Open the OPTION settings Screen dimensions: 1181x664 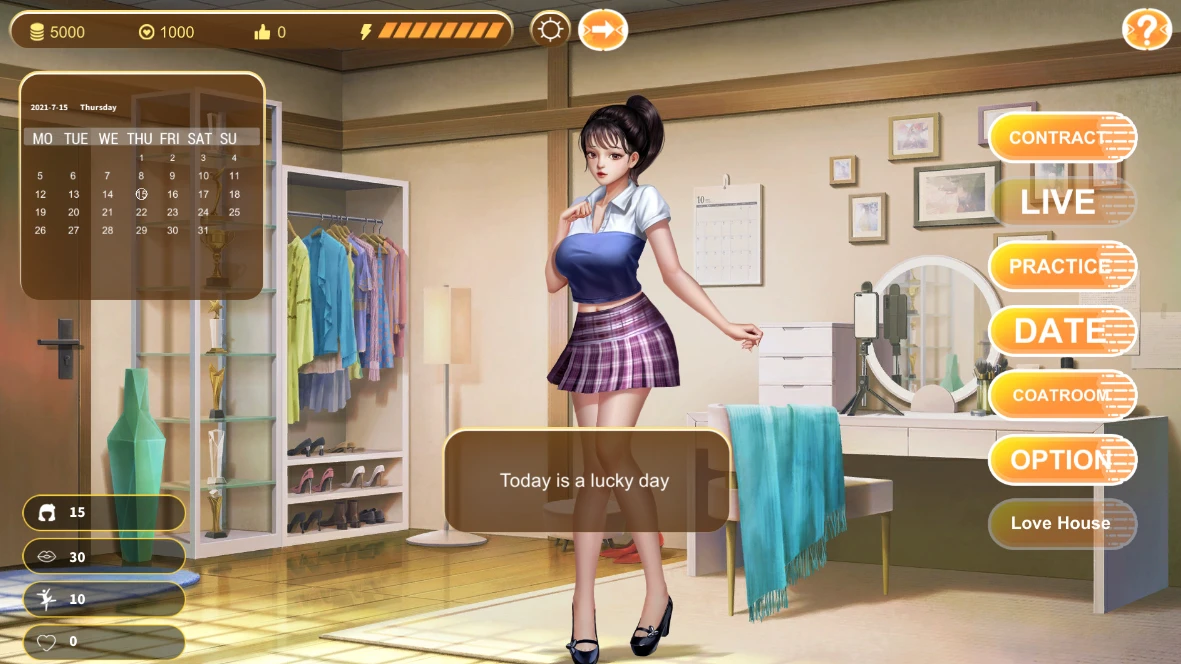[x=1062, y=460]
